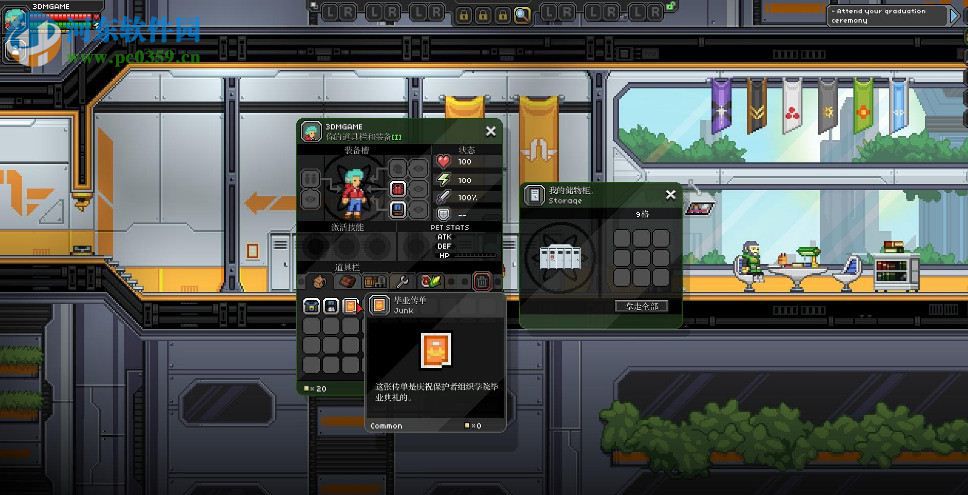This screenshot has width=968, height=495.
Task: Switch to the food and crops tab
Action: coord(430,282)
